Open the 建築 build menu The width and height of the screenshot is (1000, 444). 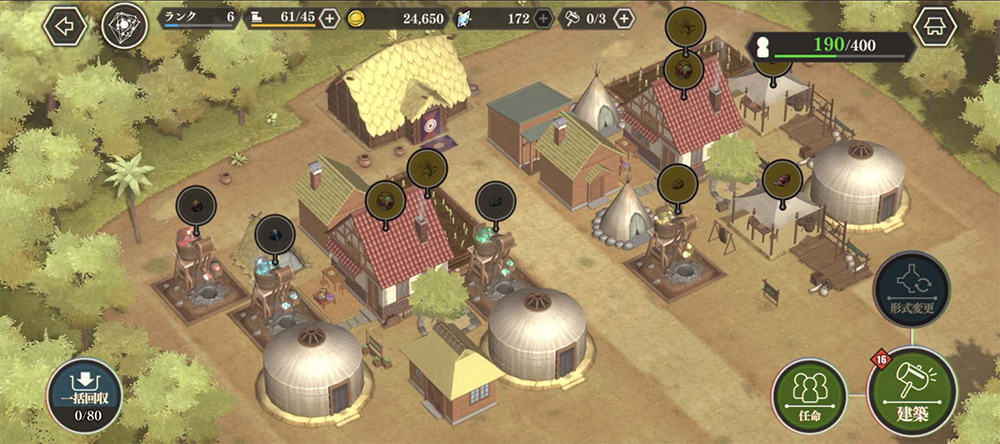(911, 390)
